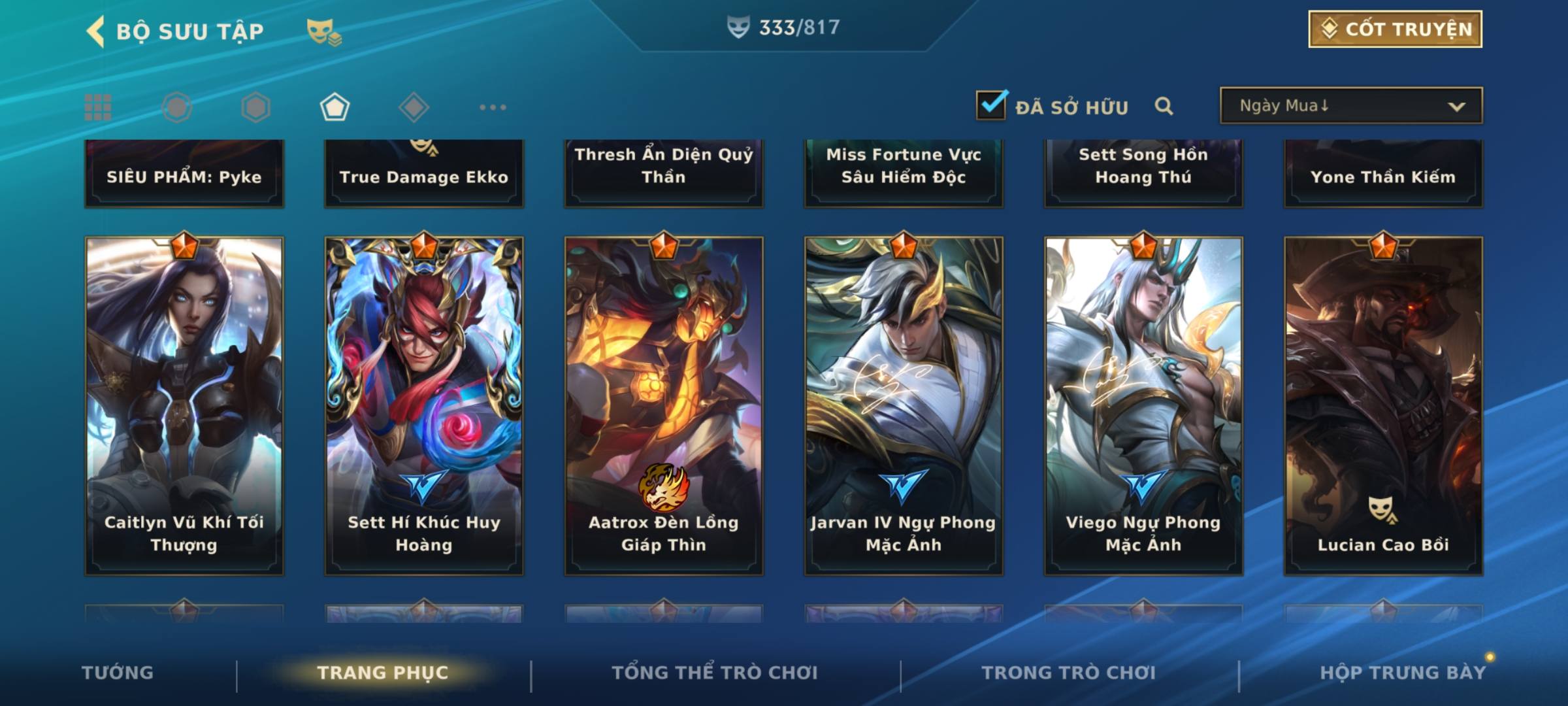Switch to Tổng Thể Trò Chơi tab
The height and width of the screenshot is (706, 1568).
click(x=715, y=673)
